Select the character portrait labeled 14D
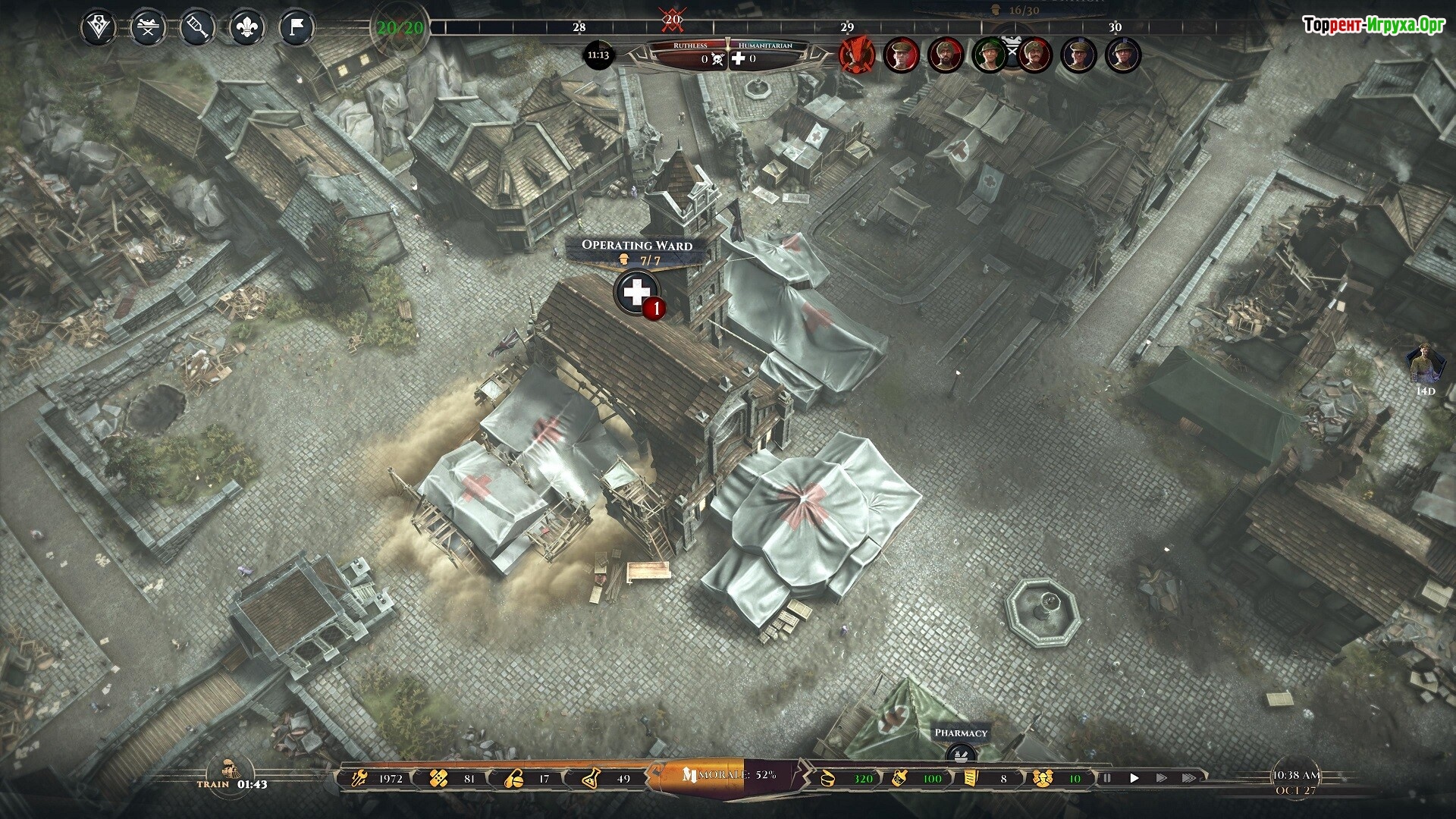 point(1426,366)
